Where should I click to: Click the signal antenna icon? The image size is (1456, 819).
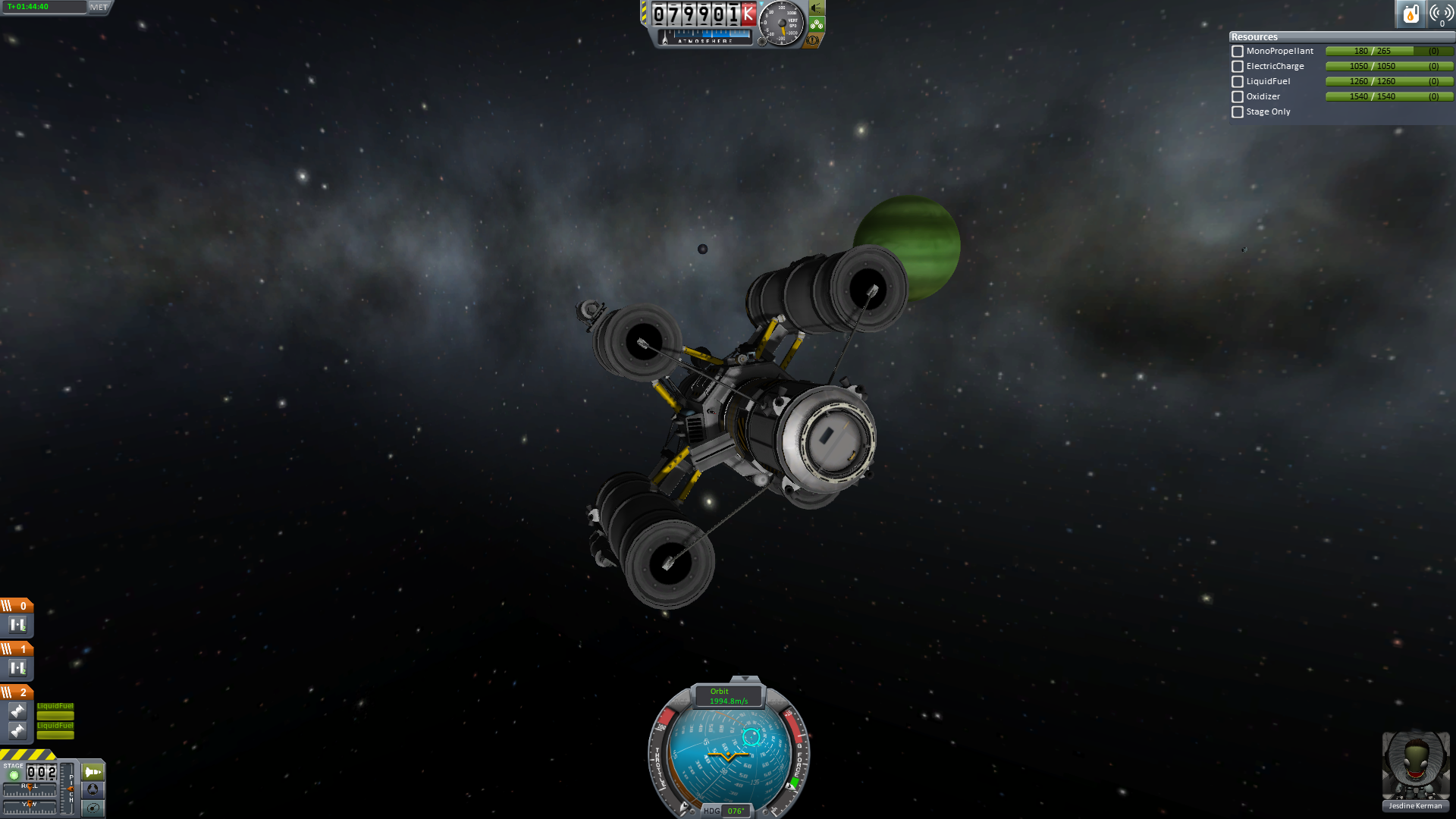[x=1441, y=14]
